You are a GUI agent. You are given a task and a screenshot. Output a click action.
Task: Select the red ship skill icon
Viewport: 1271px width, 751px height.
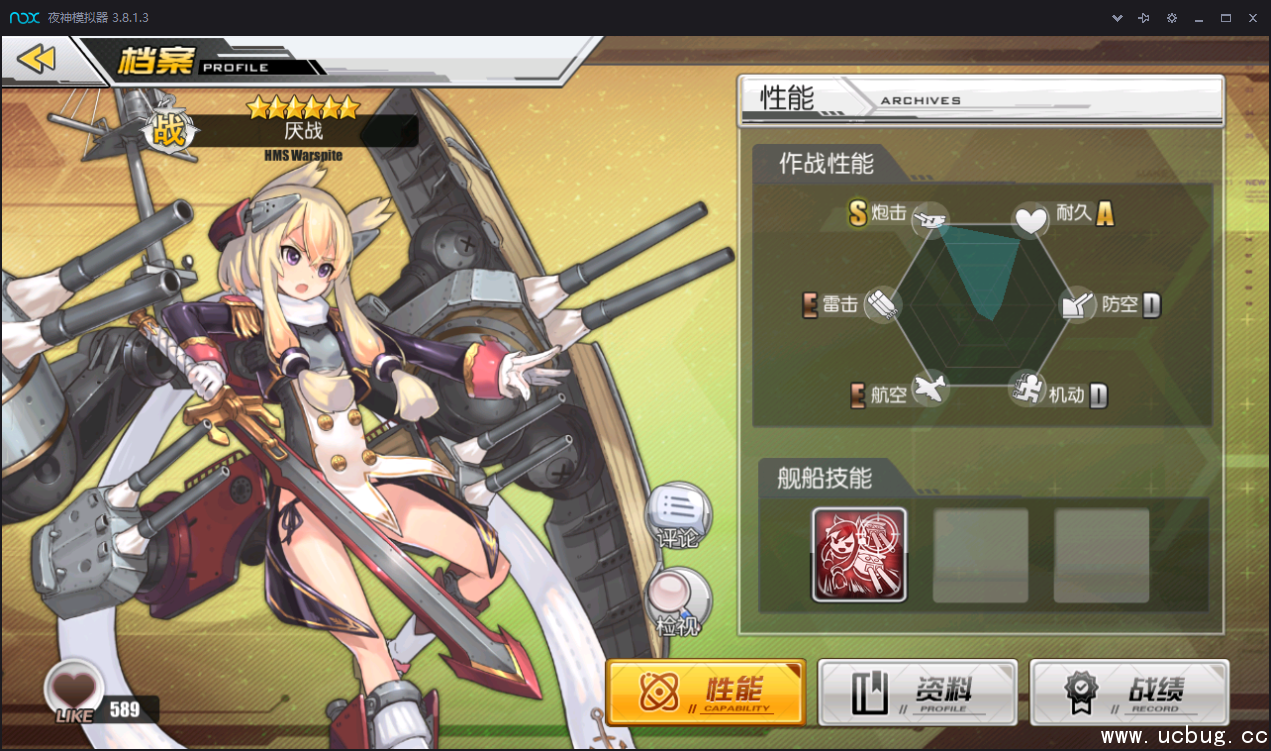point(859,554)
